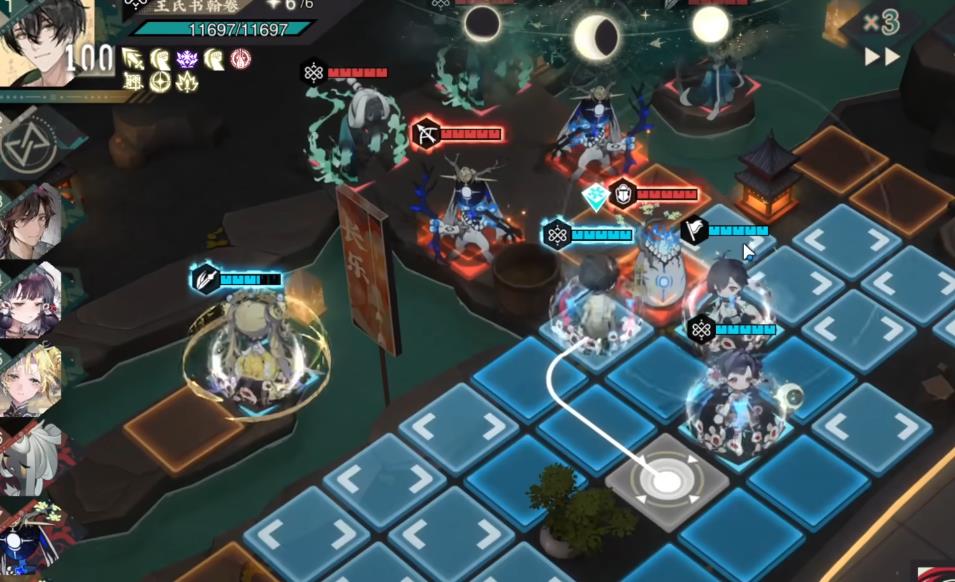Select the brown-haired operator portrait
The height and width of the screenshot is (582, 955).
tap(30, 222)
